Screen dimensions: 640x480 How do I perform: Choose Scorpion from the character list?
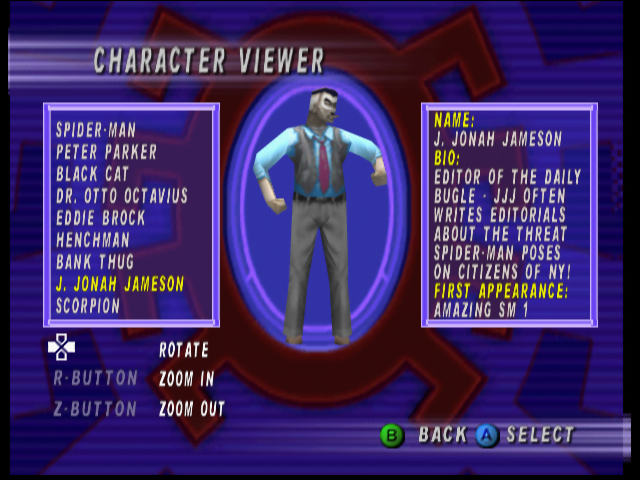pos(88,306)
